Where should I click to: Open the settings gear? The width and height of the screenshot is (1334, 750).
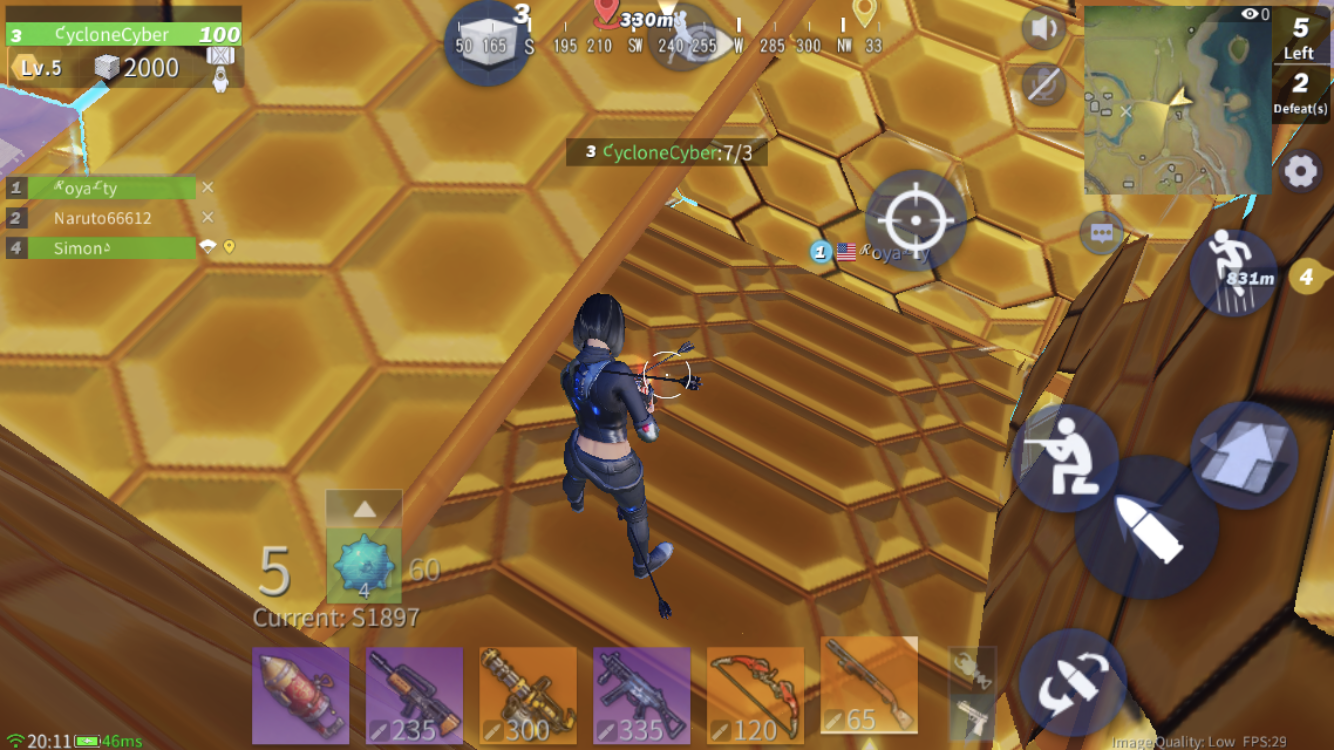1300,172
